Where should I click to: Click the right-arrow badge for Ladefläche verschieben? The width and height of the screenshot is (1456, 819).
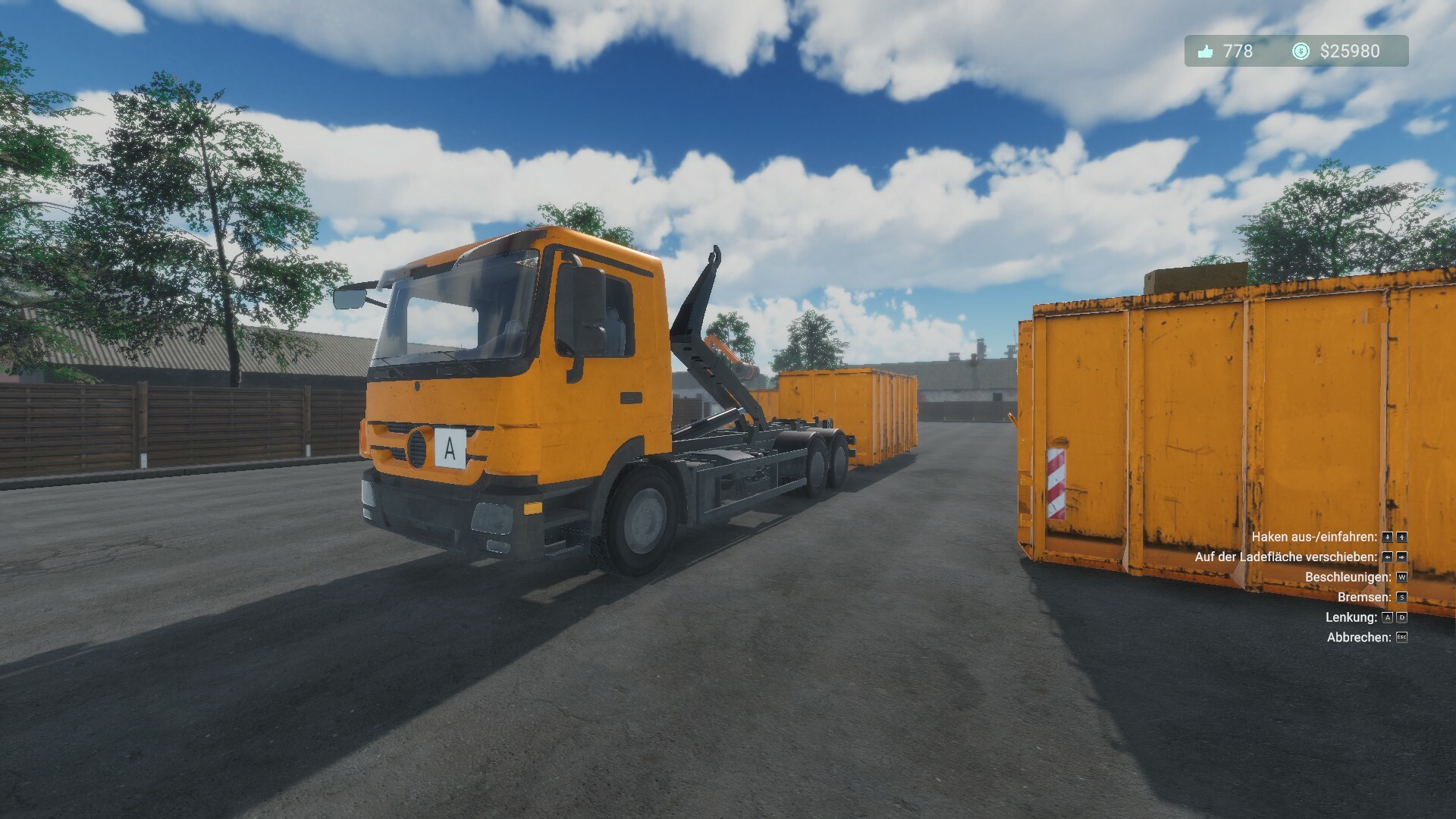pyautogui.click(x=1402, y=558)
